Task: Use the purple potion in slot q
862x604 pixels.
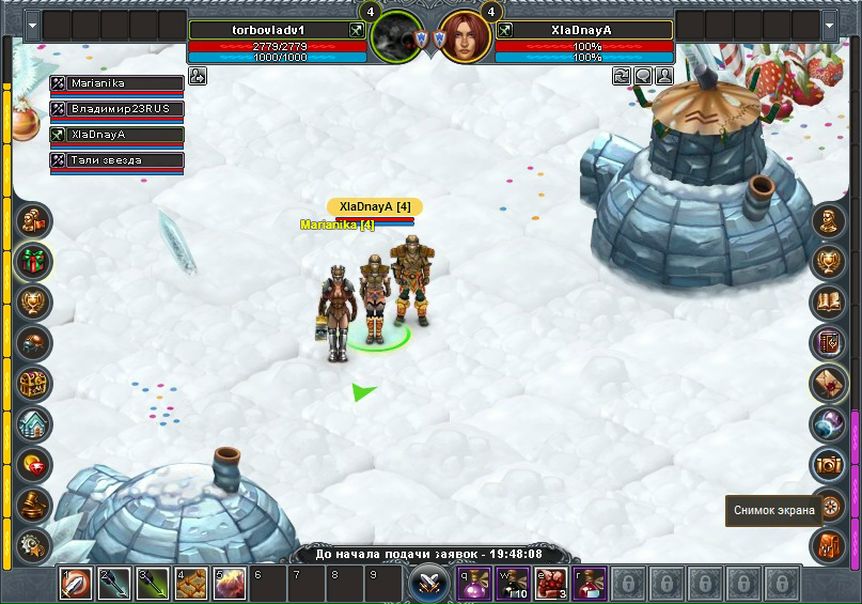Action: click(x=475, y=583)
